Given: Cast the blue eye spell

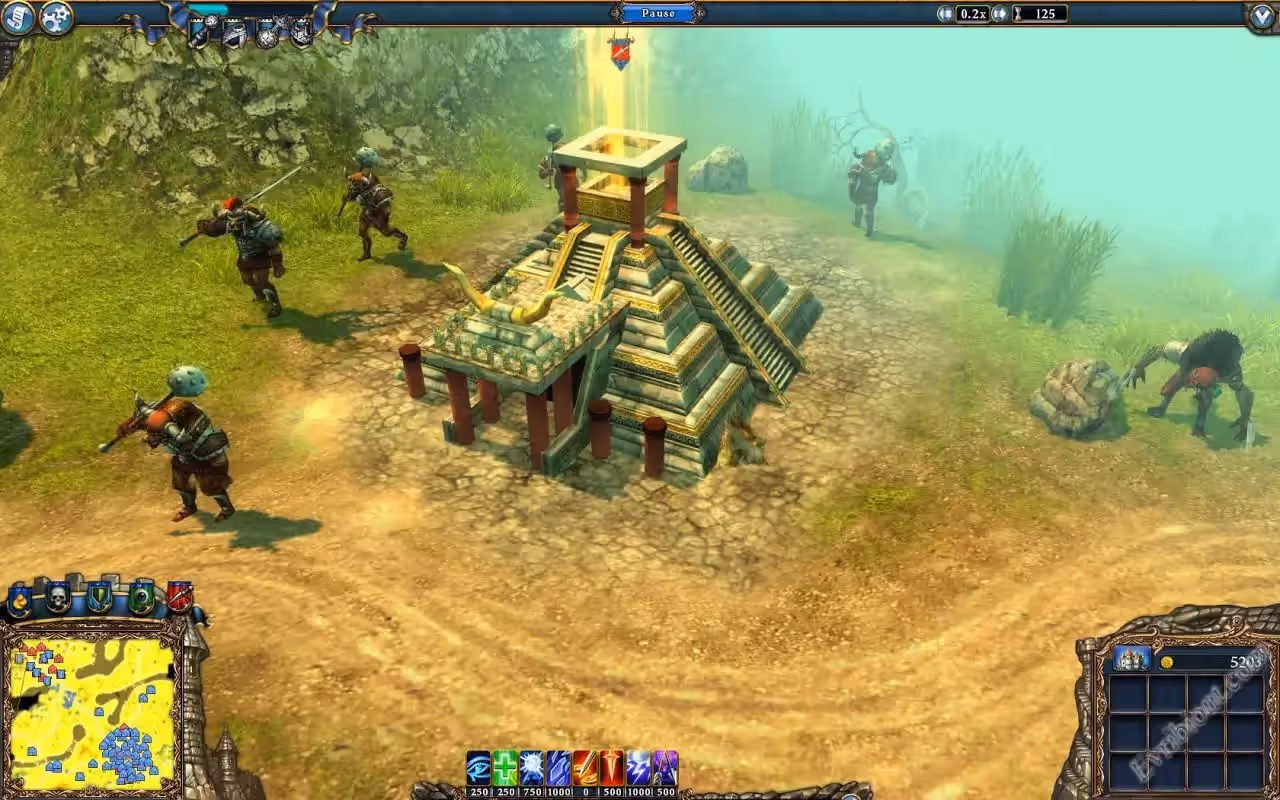Looking at the screenshot, I should point(479,768).
